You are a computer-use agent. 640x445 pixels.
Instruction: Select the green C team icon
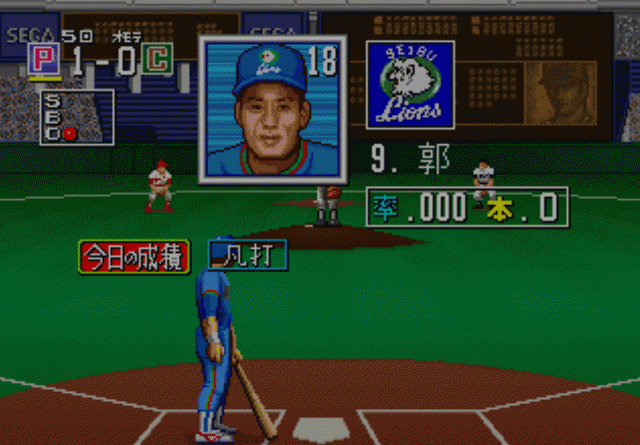(x=156, y=60)
